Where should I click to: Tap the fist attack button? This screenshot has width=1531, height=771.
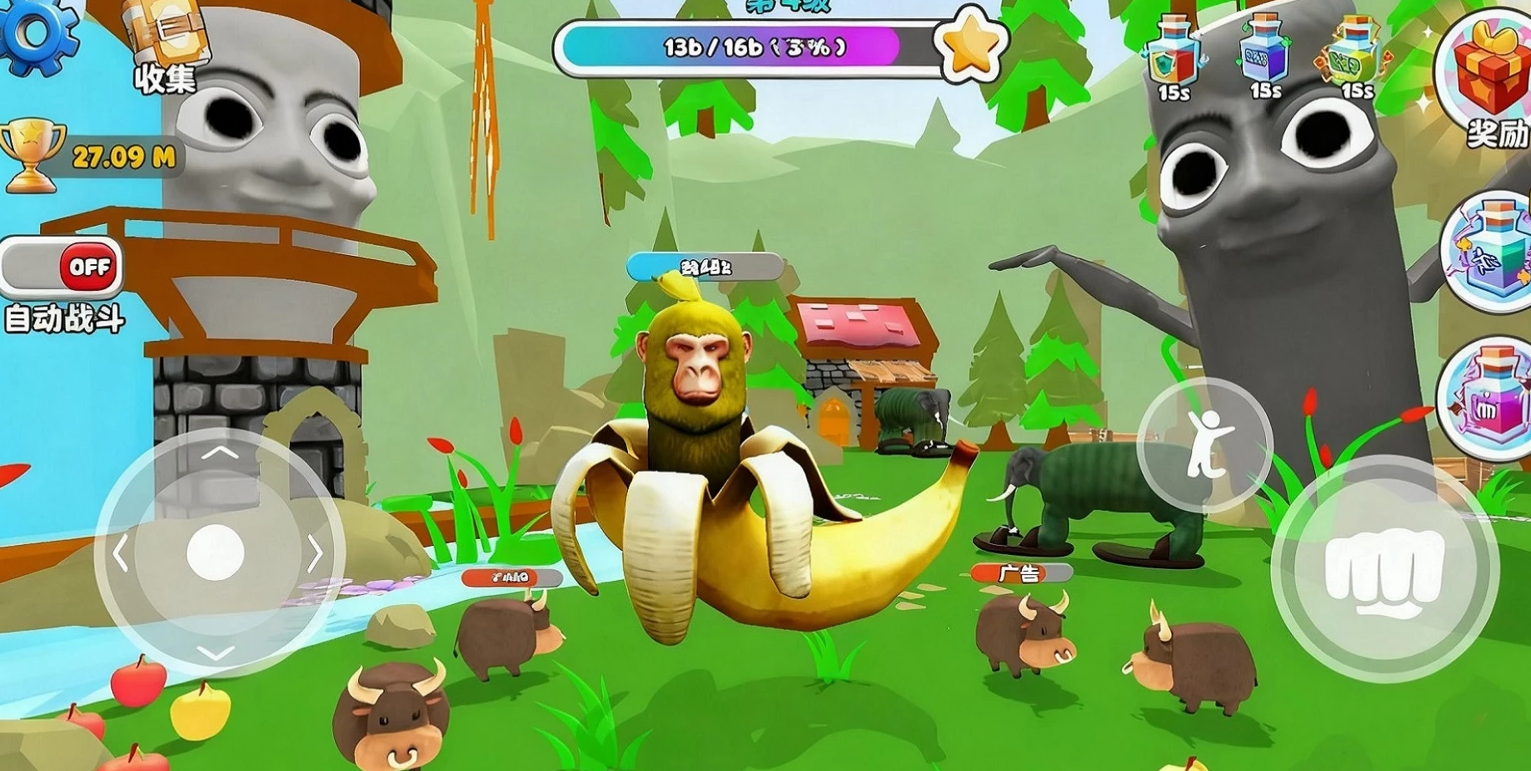click(x=1384, y=569)
